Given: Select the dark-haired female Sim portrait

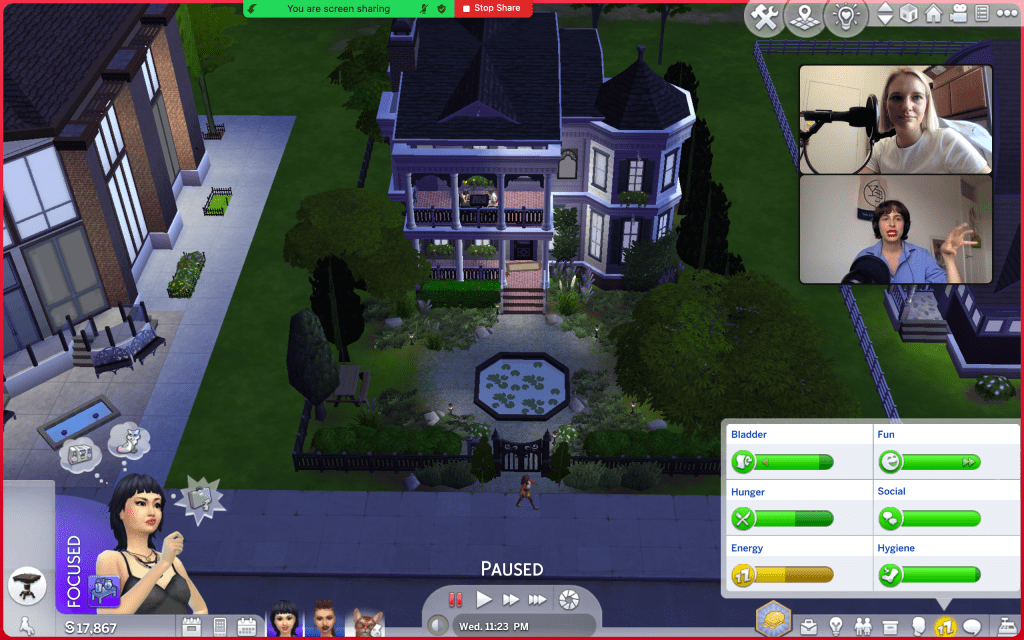Looking at the screenshot, I should (285, 618).
